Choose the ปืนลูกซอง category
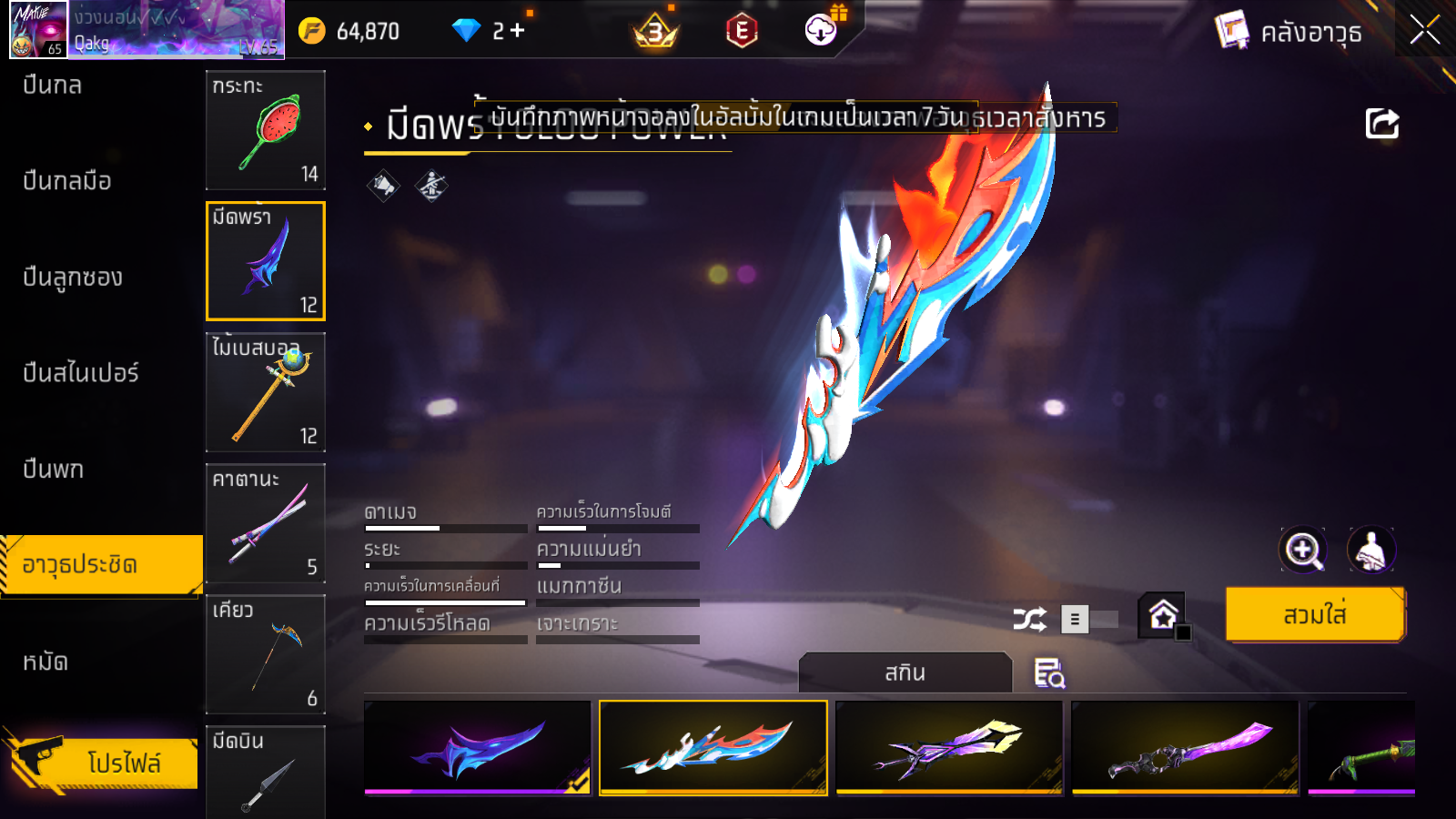The height and width of the screenshot is (819, 1456). [x=73, y=277]
